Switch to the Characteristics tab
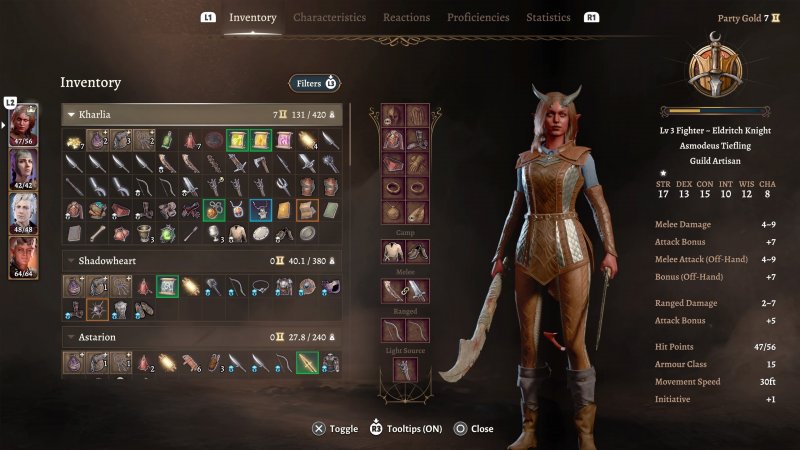The height and width of the screenshot is (450, 800). [x=329, y=17]
